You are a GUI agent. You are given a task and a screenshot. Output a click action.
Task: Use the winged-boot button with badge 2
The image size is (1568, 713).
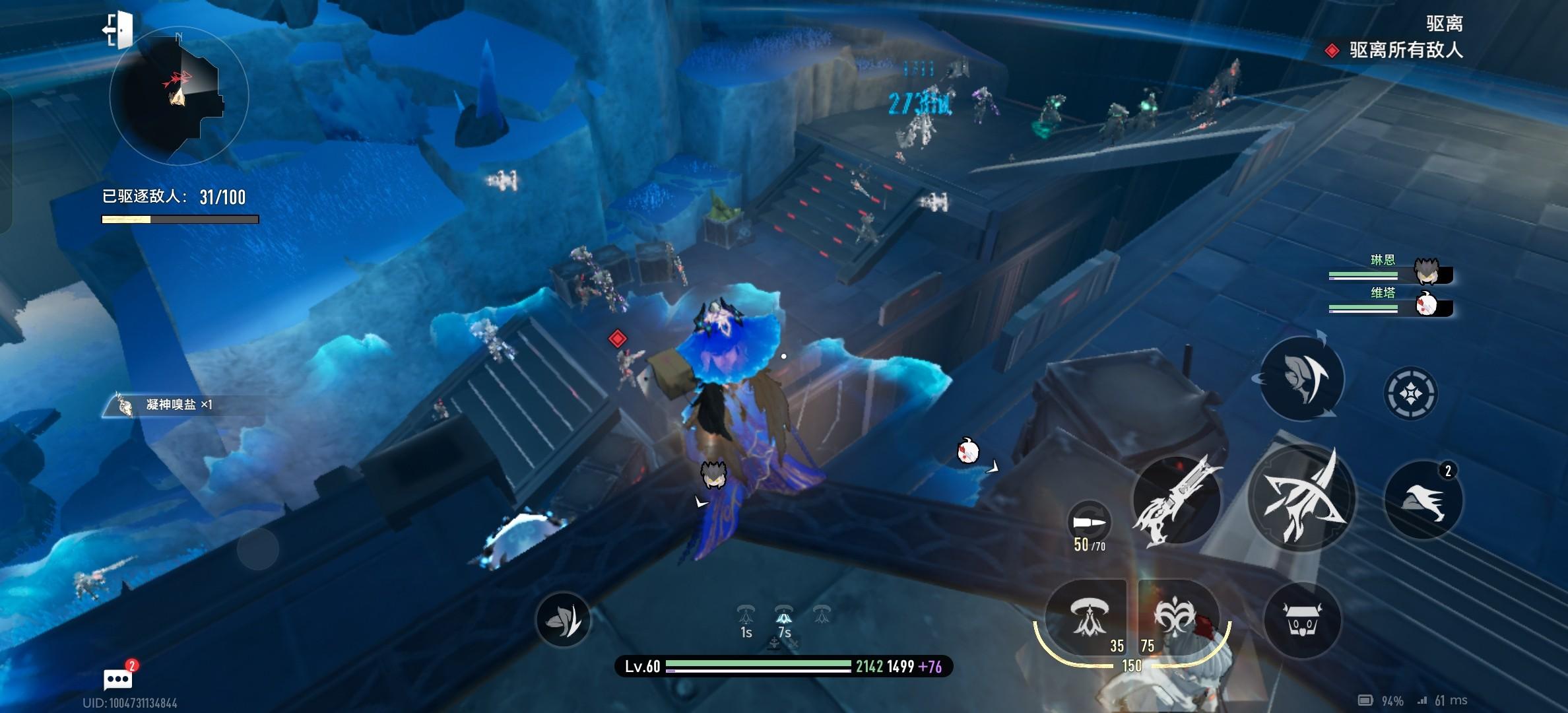(x=1423, y=500)
